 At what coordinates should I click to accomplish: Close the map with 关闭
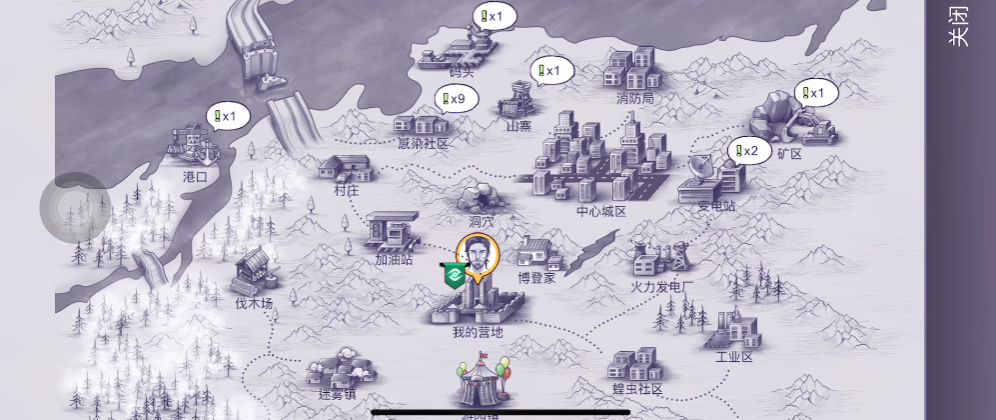(958, 27)
